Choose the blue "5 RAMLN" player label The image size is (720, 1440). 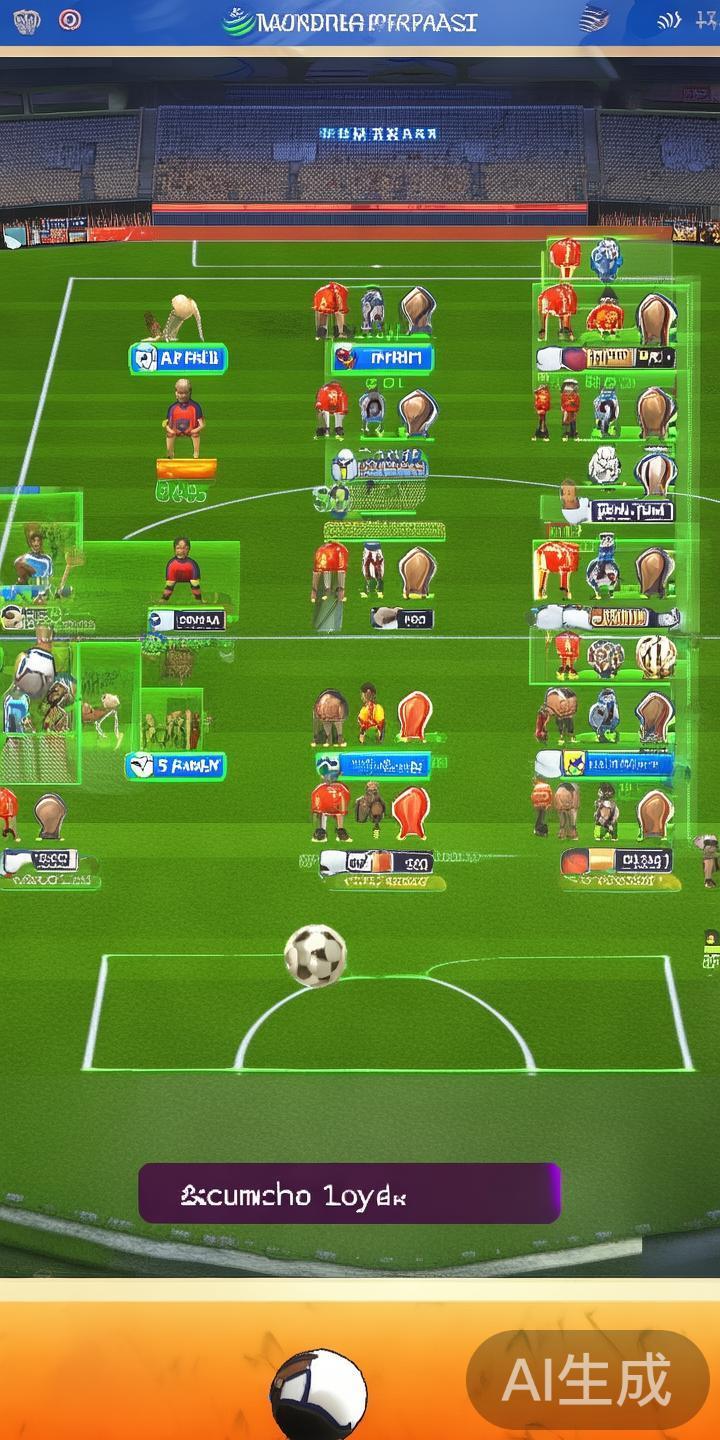click(x=176, y=766)
